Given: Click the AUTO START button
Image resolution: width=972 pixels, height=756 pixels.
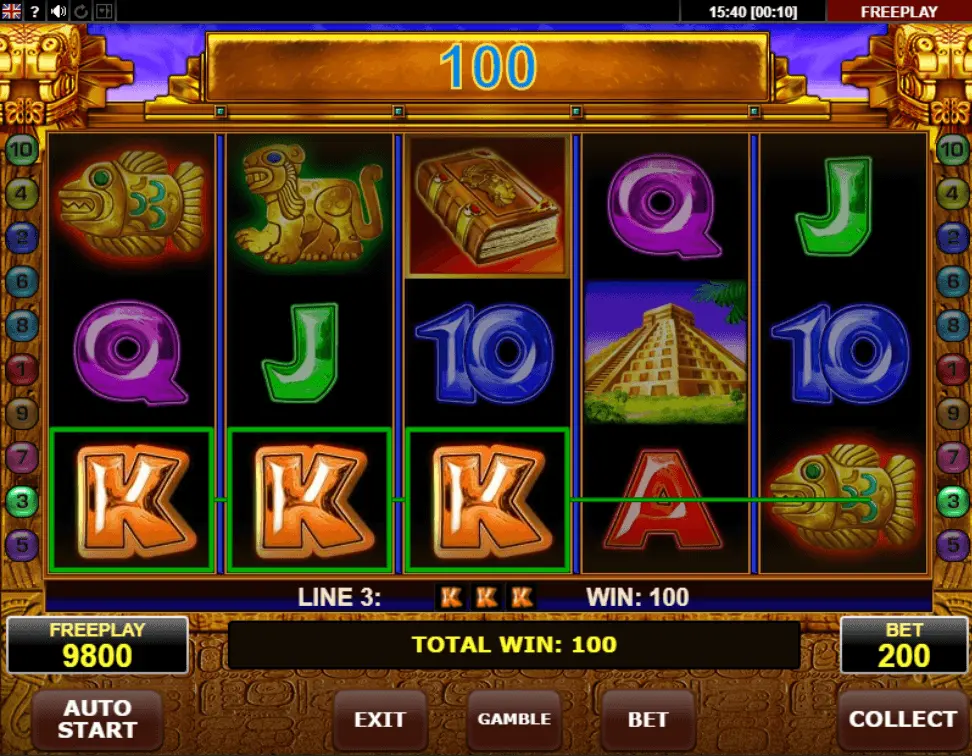Looking at the screenshot, I should click(x=97, y=718).
